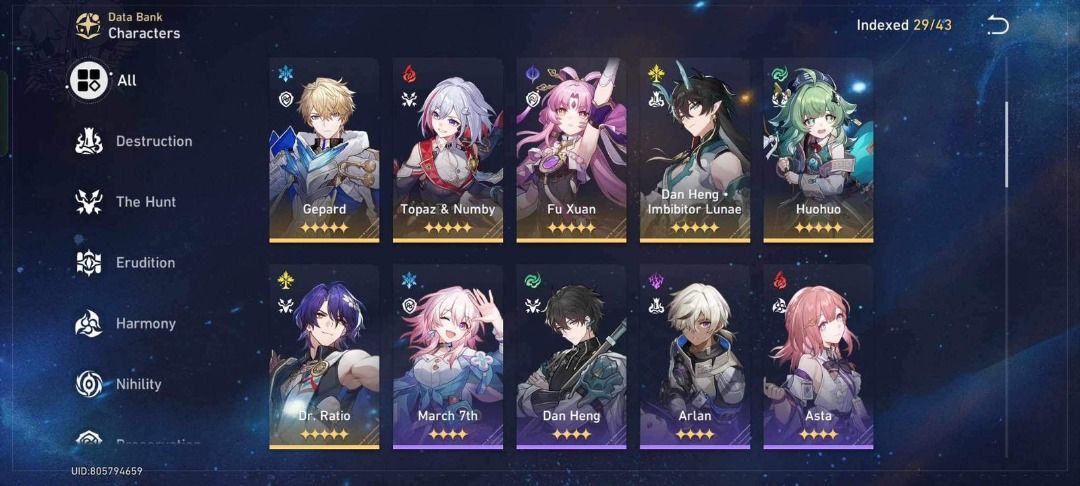View March 7th's character entry
Viewport: 1080px width, 486px height.
(448, 356)
